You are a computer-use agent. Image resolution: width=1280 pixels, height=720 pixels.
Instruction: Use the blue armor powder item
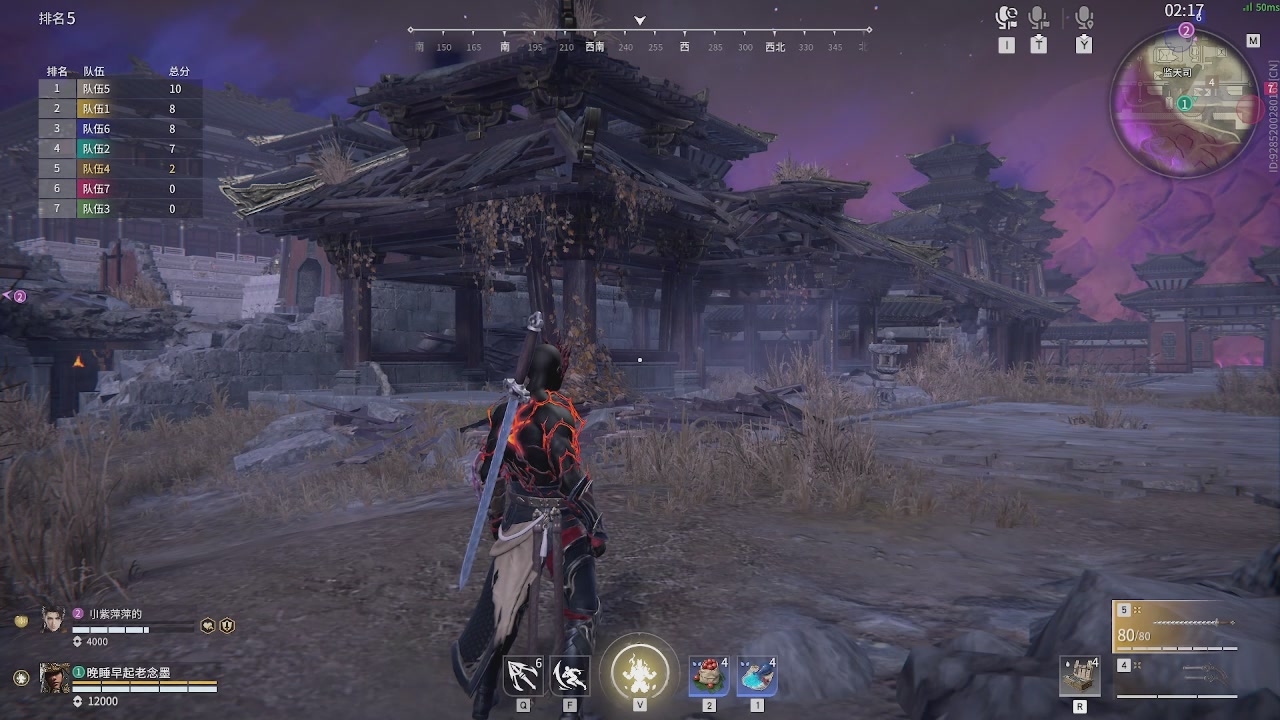(757, 675)
